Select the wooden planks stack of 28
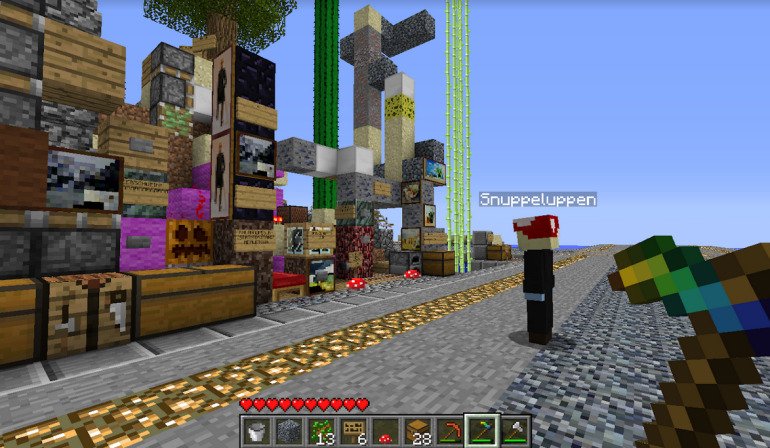The width and height of the screenshot is (770, 448). [x=417, y=431]
